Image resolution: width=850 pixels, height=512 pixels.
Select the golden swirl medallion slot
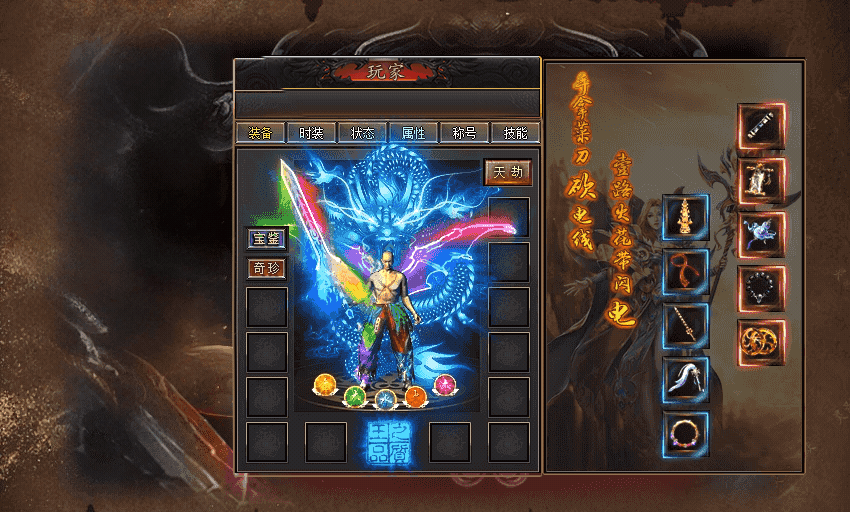761,342
